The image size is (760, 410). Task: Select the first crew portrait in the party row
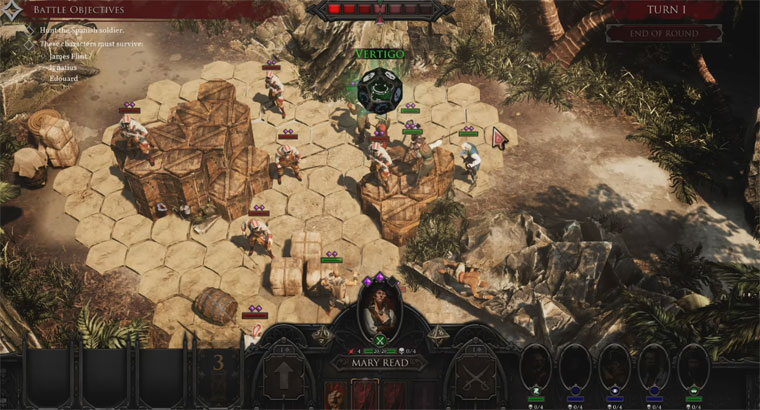click(x=535, y=367)
